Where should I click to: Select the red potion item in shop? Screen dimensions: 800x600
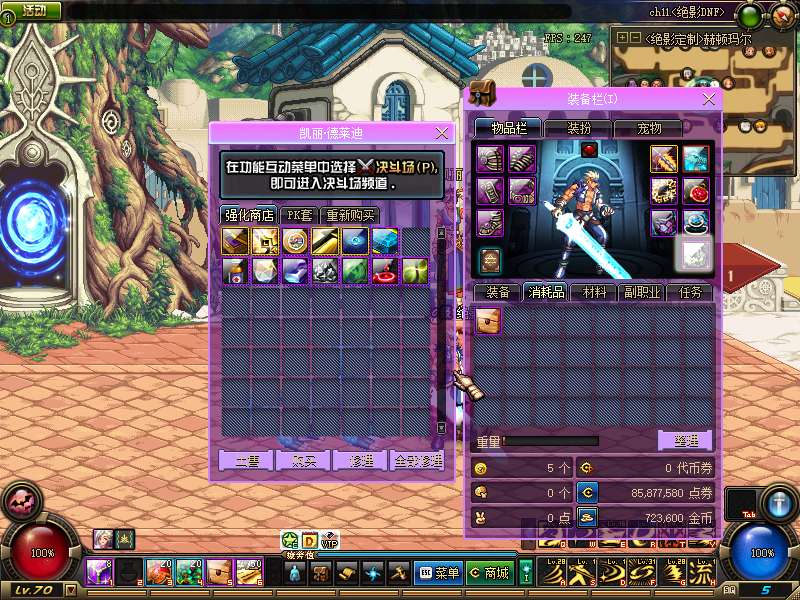(x=385, y=270)
